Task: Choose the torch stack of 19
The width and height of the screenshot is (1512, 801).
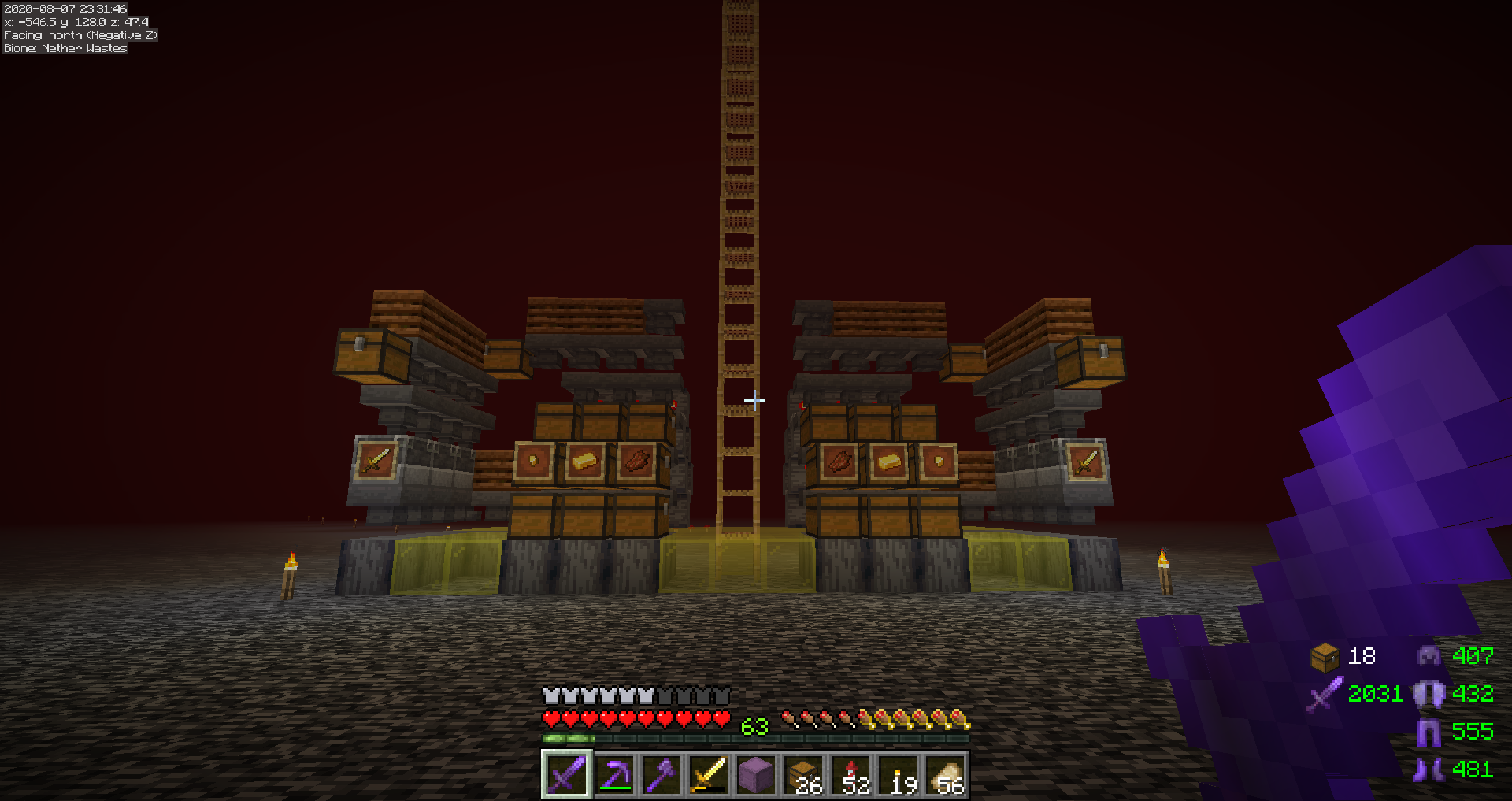Action: pyautogui.click(x=899, y=775)
